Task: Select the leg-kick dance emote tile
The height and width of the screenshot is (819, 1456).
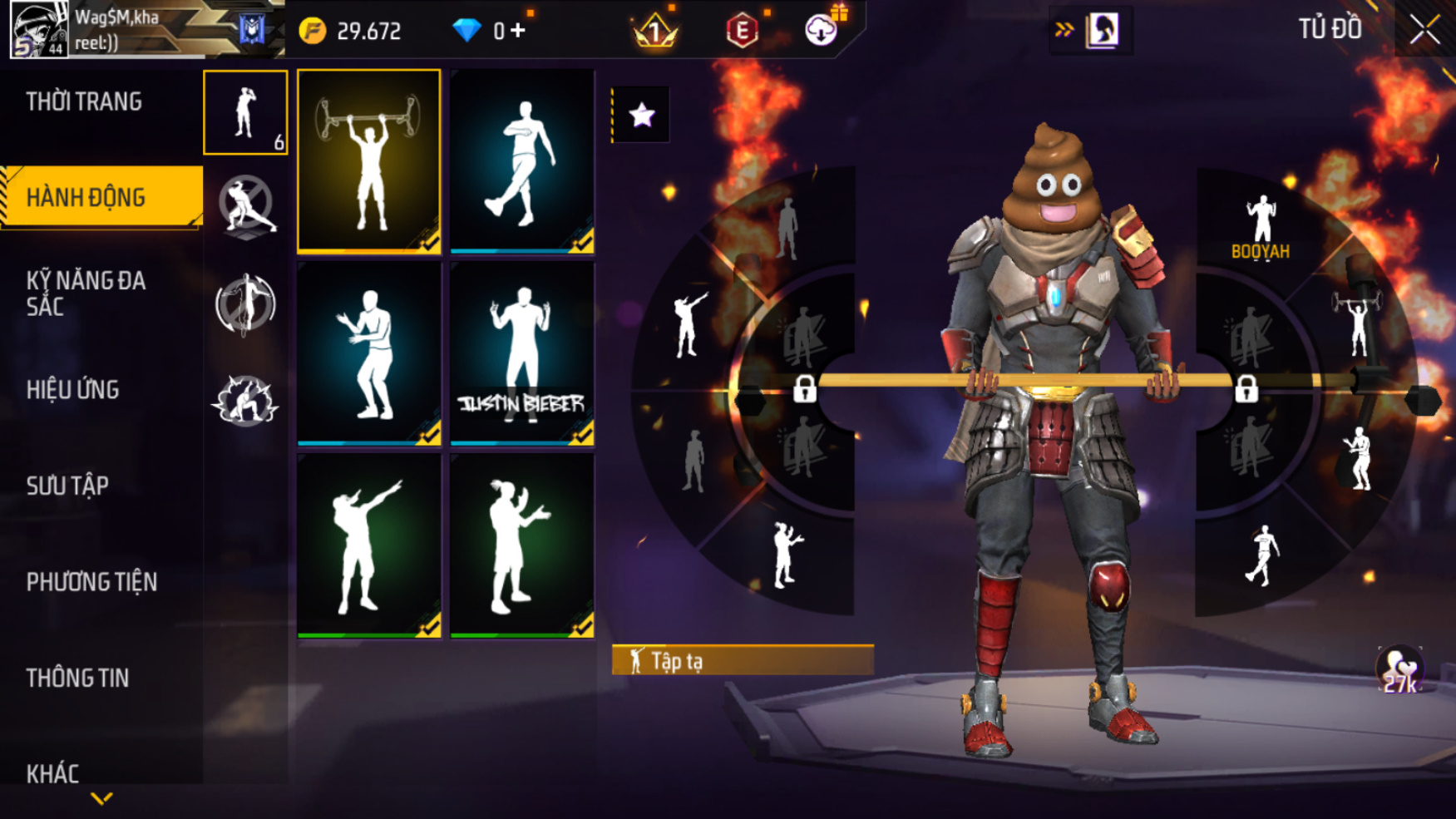Action: (x=522, y=160)
